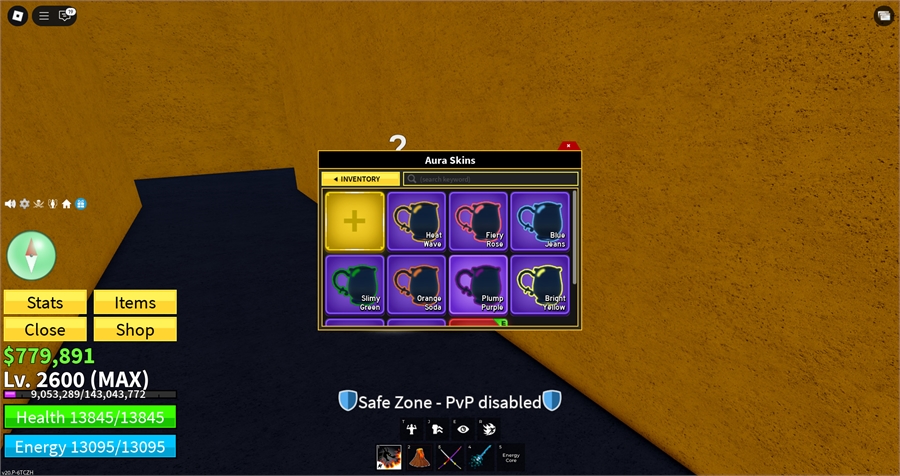Toggle sound with the speaker icon

(x=10, y=204)
